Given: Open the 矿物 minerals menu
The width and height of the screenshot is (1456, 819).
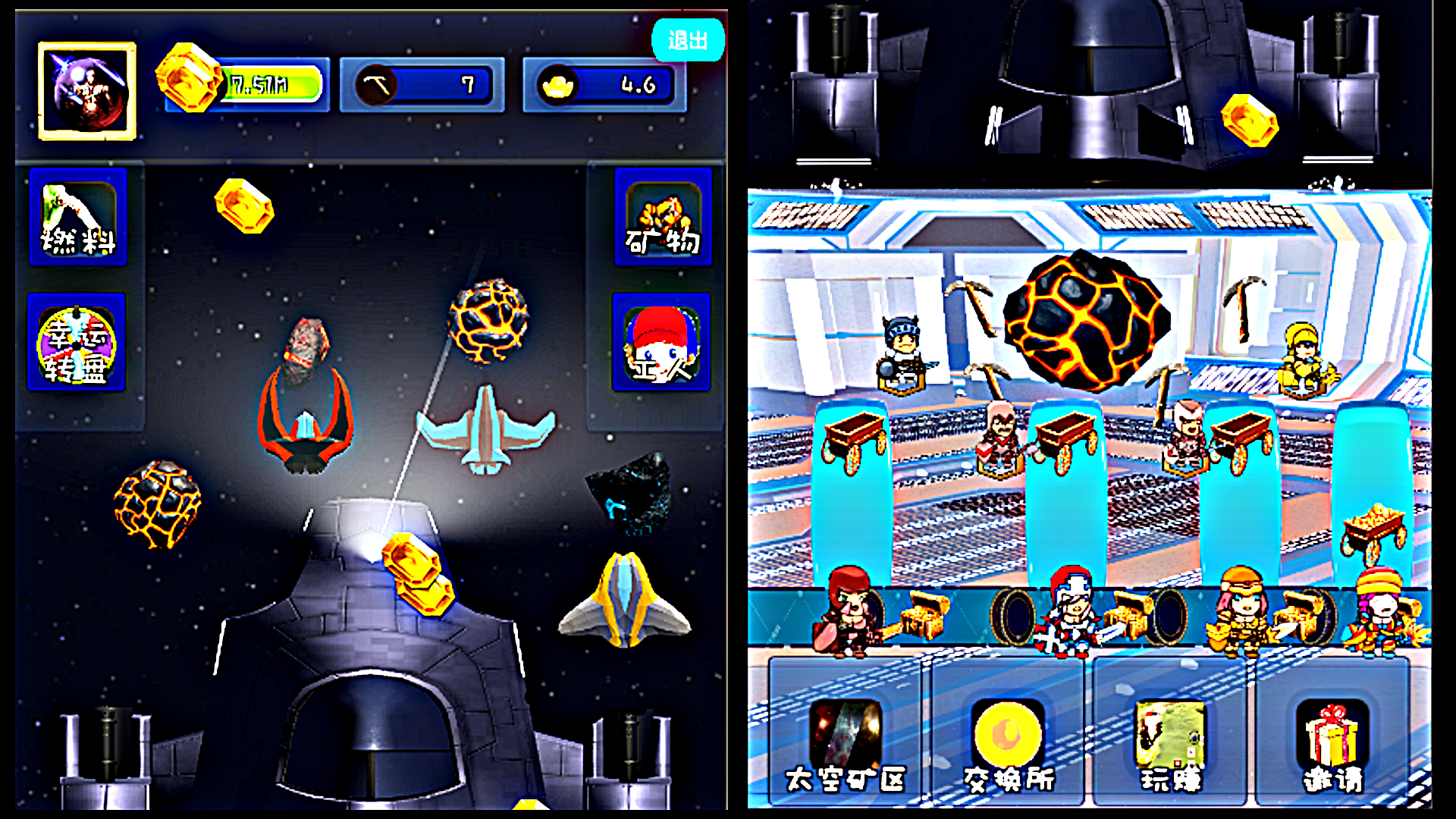Looking at the screenshot, I should coord(663,218).
